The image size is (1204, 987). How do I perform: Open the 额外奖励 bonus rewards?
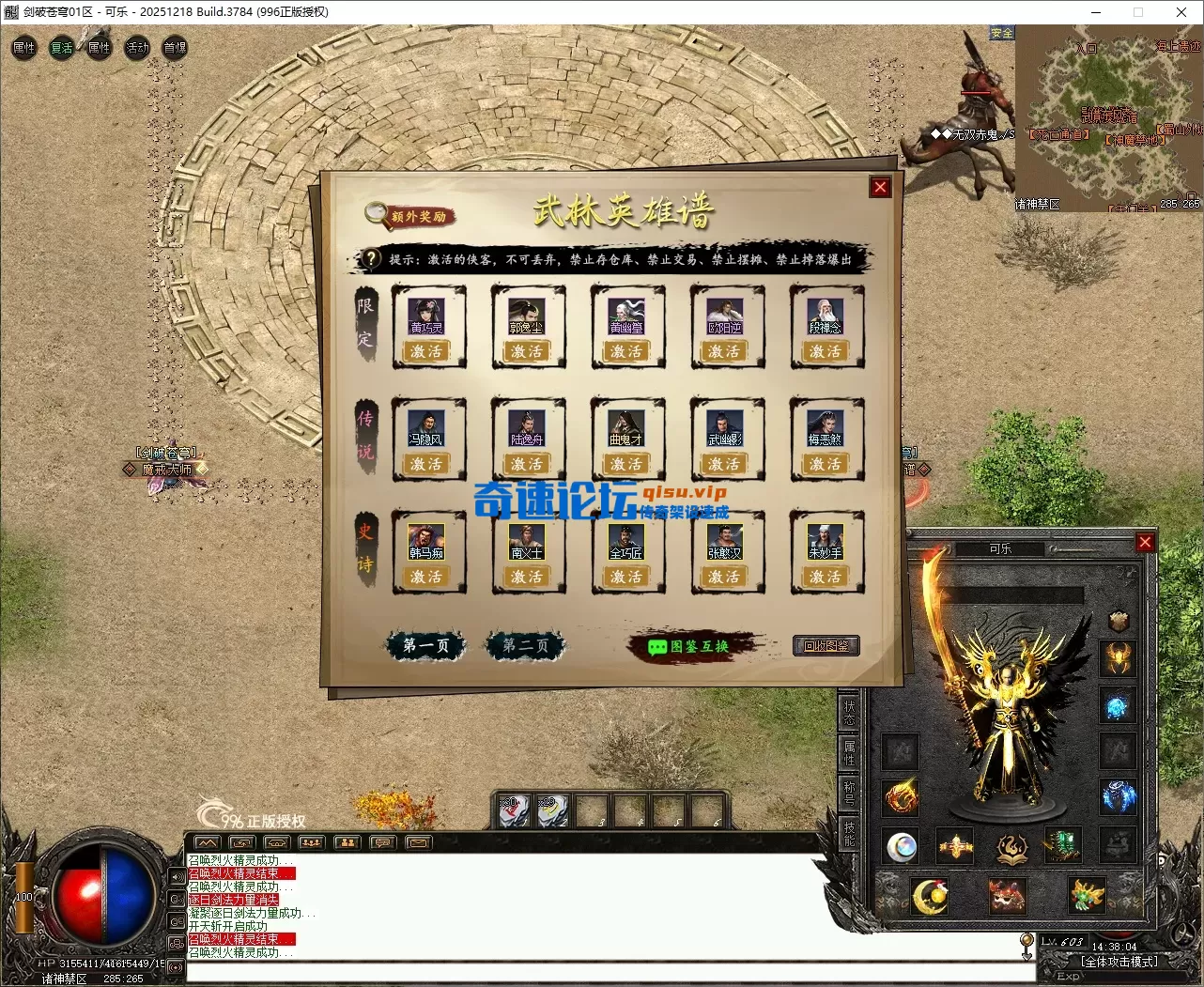coord(409,215)
